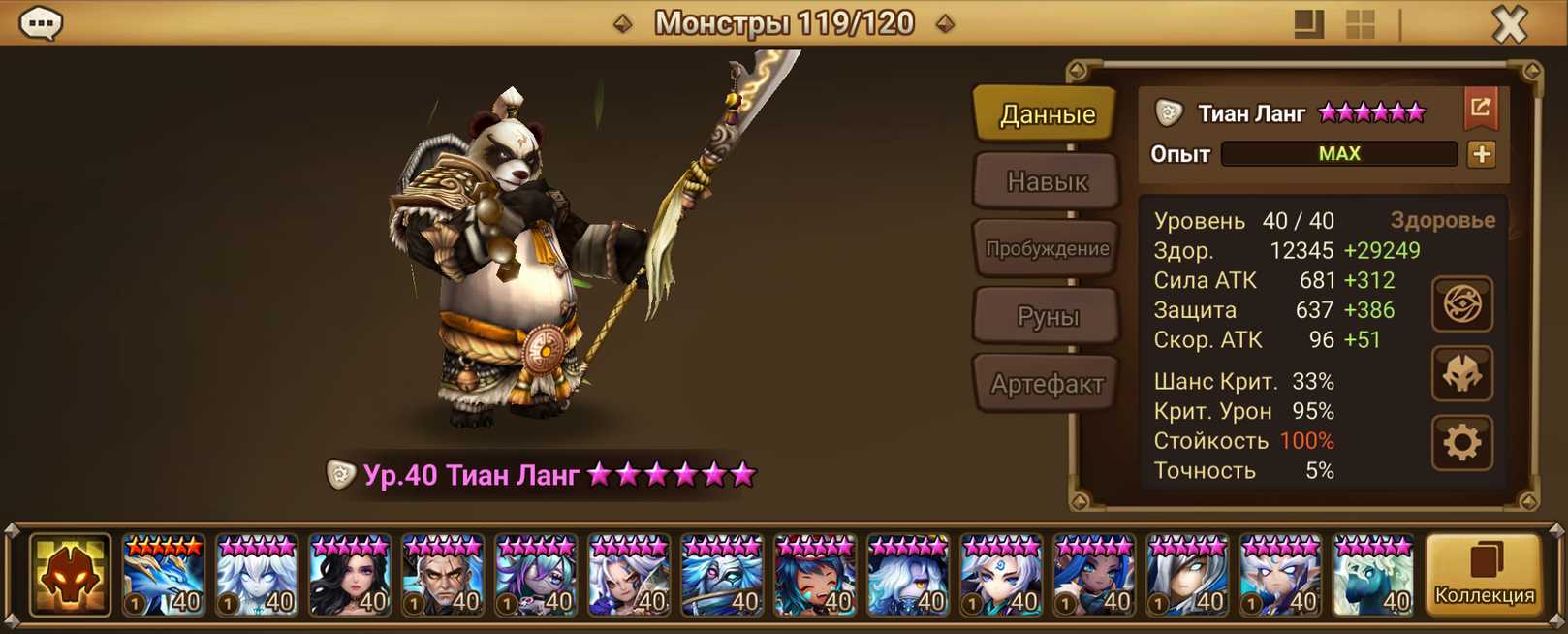
Task: Show the Руны tab
Action: (1047, 316)
